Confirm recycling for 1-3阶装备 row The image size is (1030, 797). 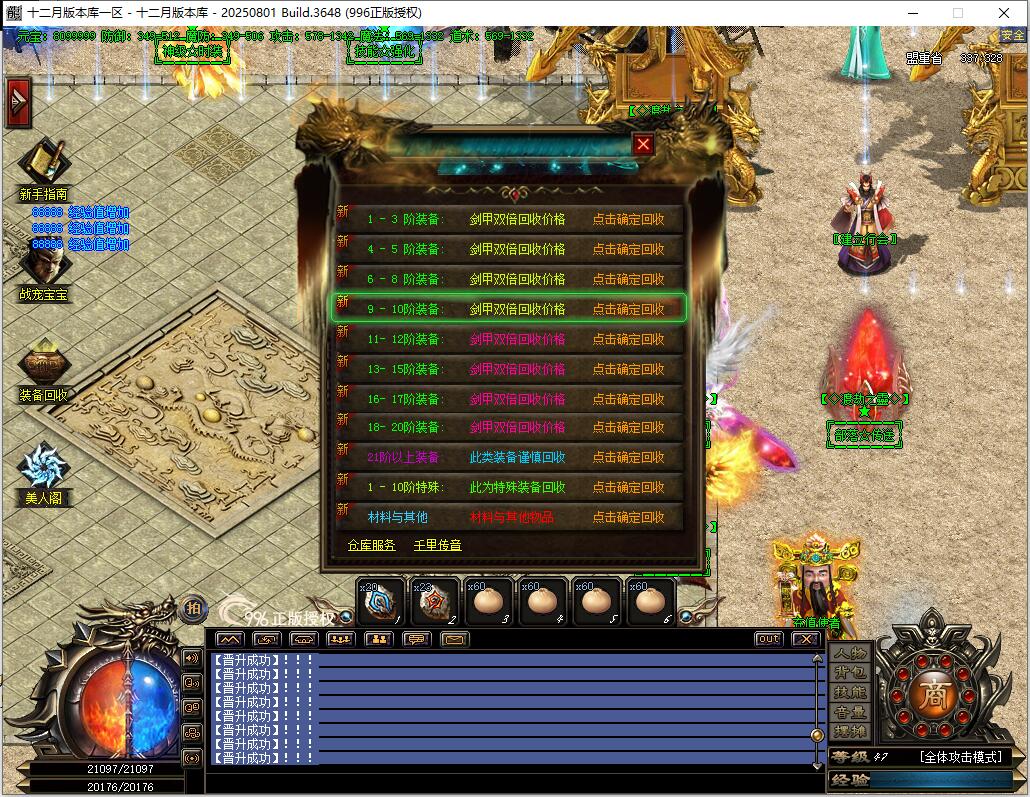point(628,219)
